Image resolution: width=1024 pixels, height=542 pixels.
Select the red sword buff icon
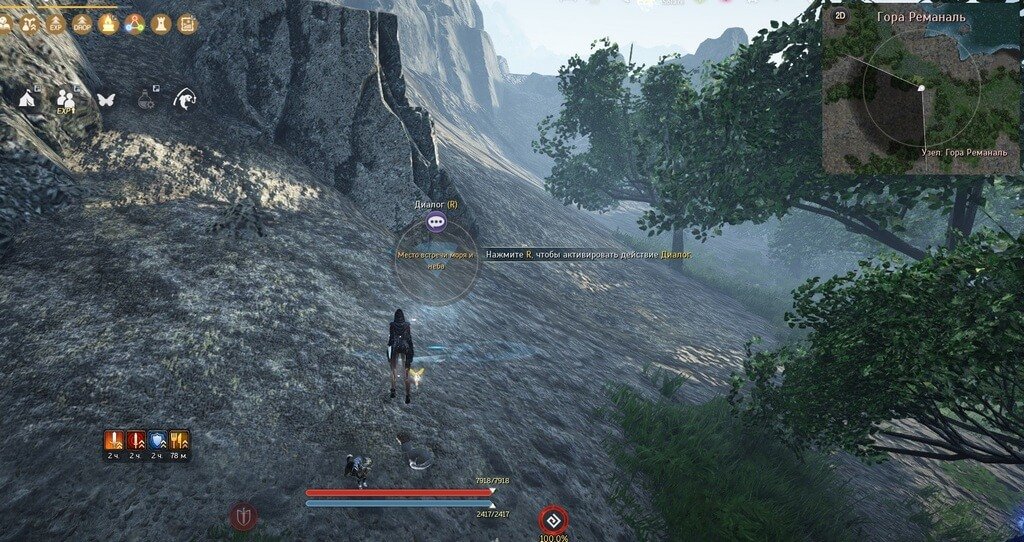[x=136, y=439]
